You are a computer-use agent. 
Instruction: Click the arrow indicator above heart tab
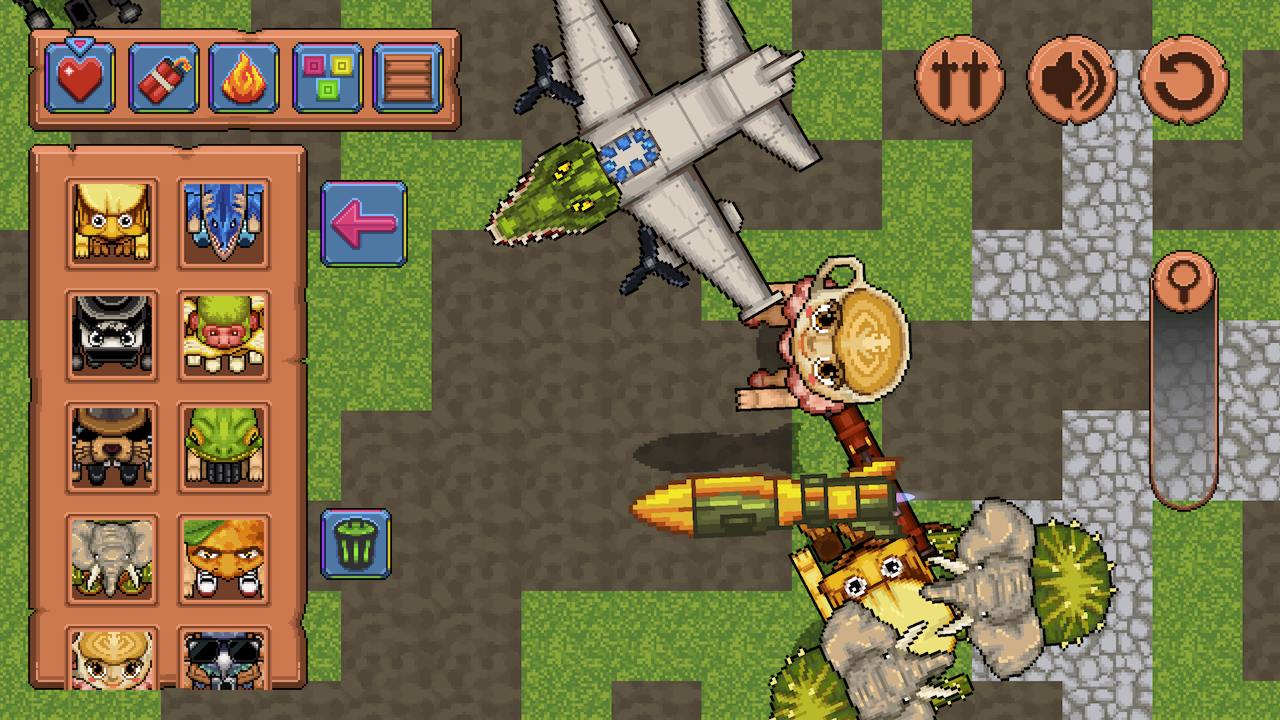tap(82, 45)
